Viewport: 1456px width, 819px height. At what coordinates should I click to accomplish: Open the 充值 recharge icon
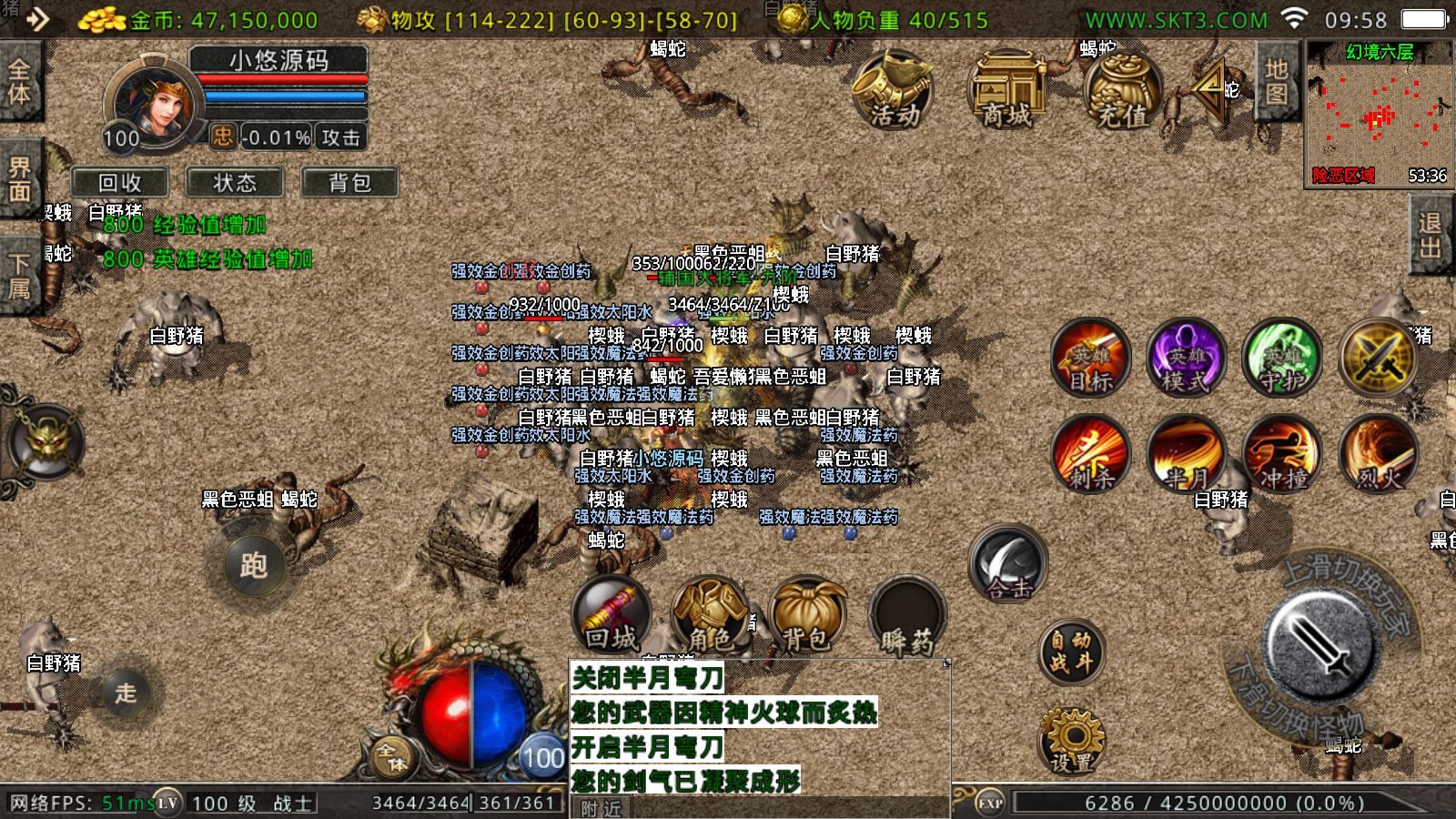pyautogui.click(x=1117, y=91)
